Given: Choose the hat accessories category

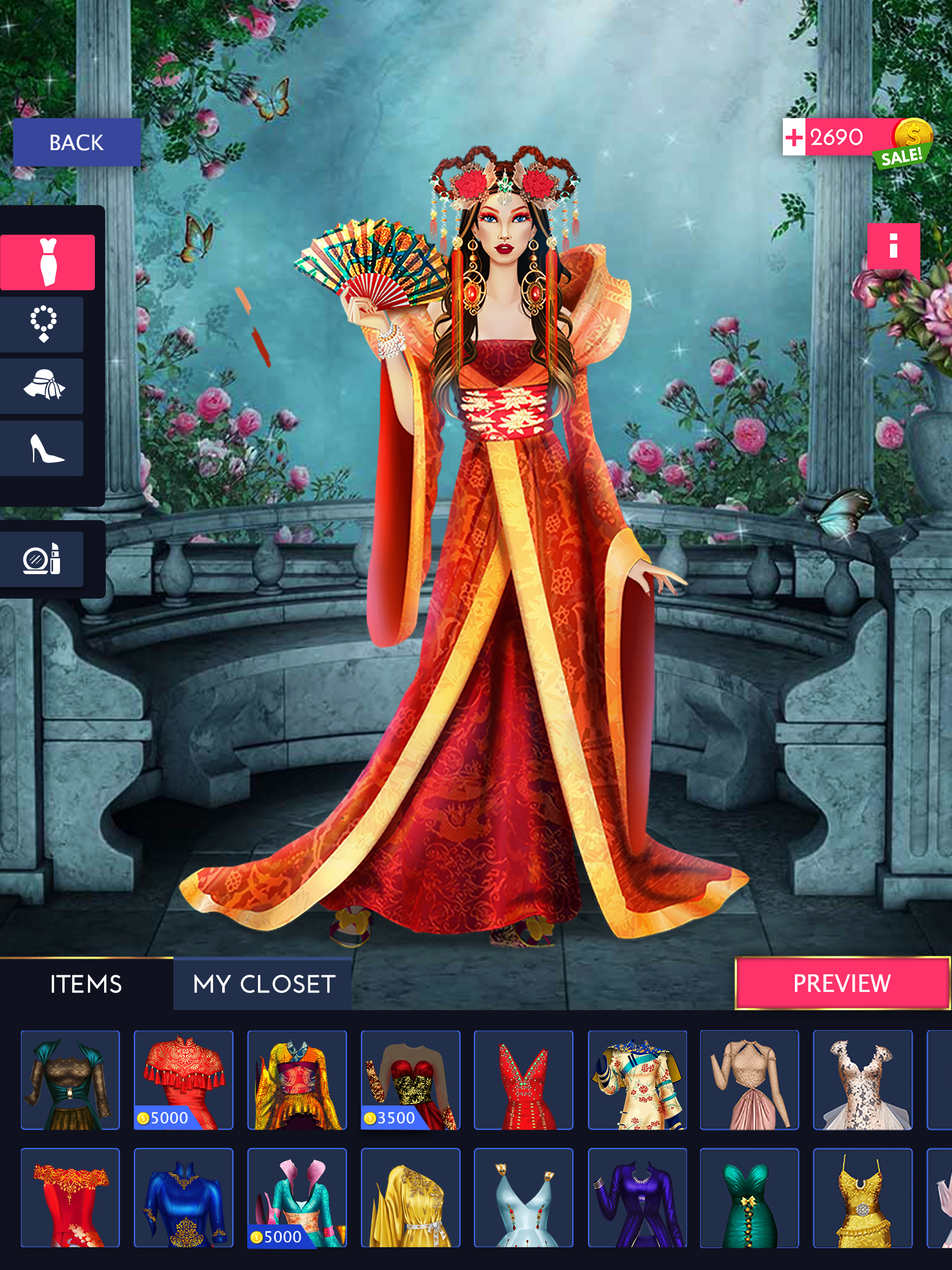Looking at the screenshot, I should pos(43,386).
